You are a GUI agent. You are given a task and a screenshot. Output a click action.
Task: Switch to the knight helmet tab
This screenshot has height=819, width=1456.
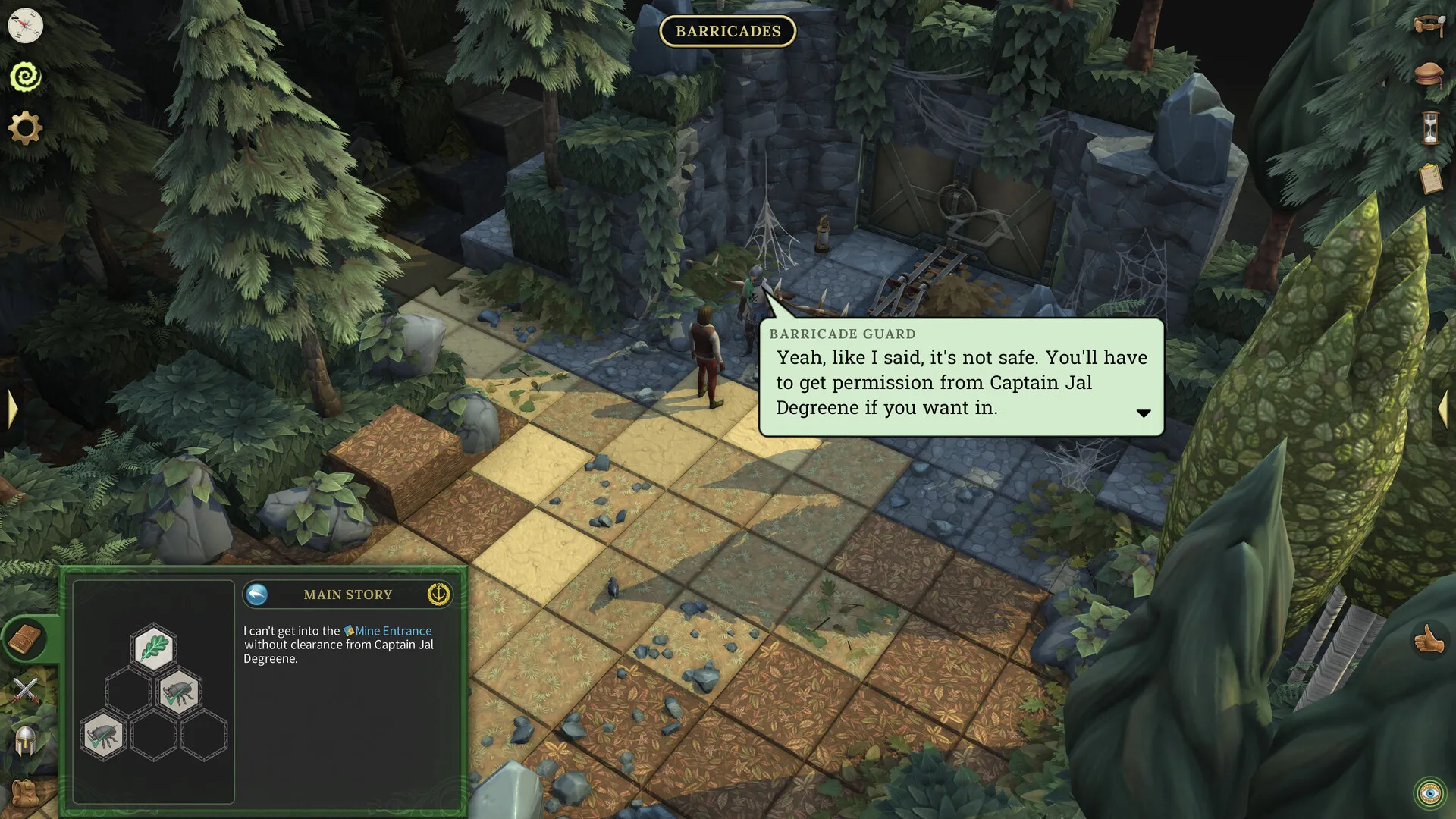click(25, 741)
